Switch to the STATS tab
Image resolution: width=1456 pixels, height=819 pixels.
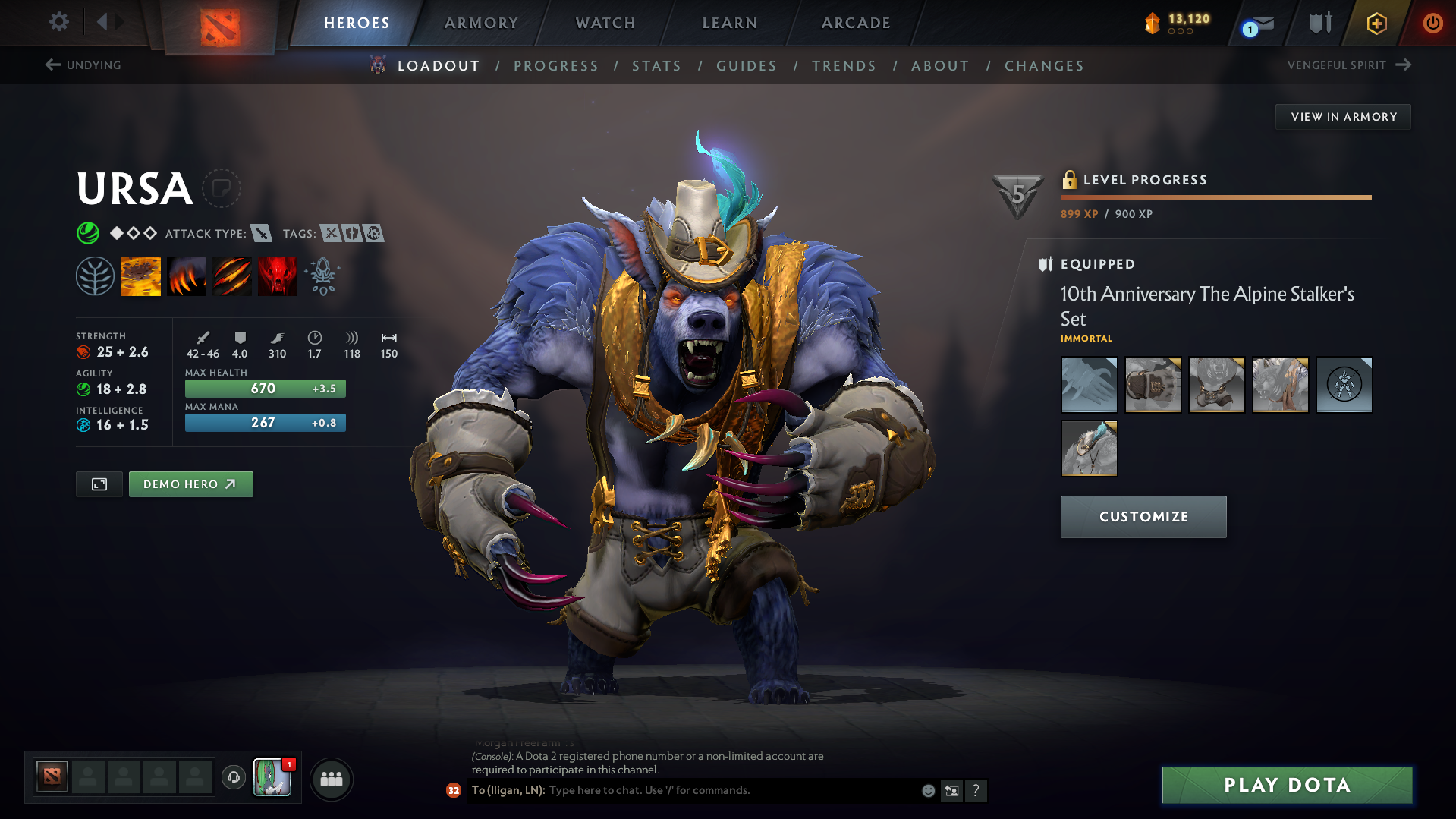[x=656, y=66]
